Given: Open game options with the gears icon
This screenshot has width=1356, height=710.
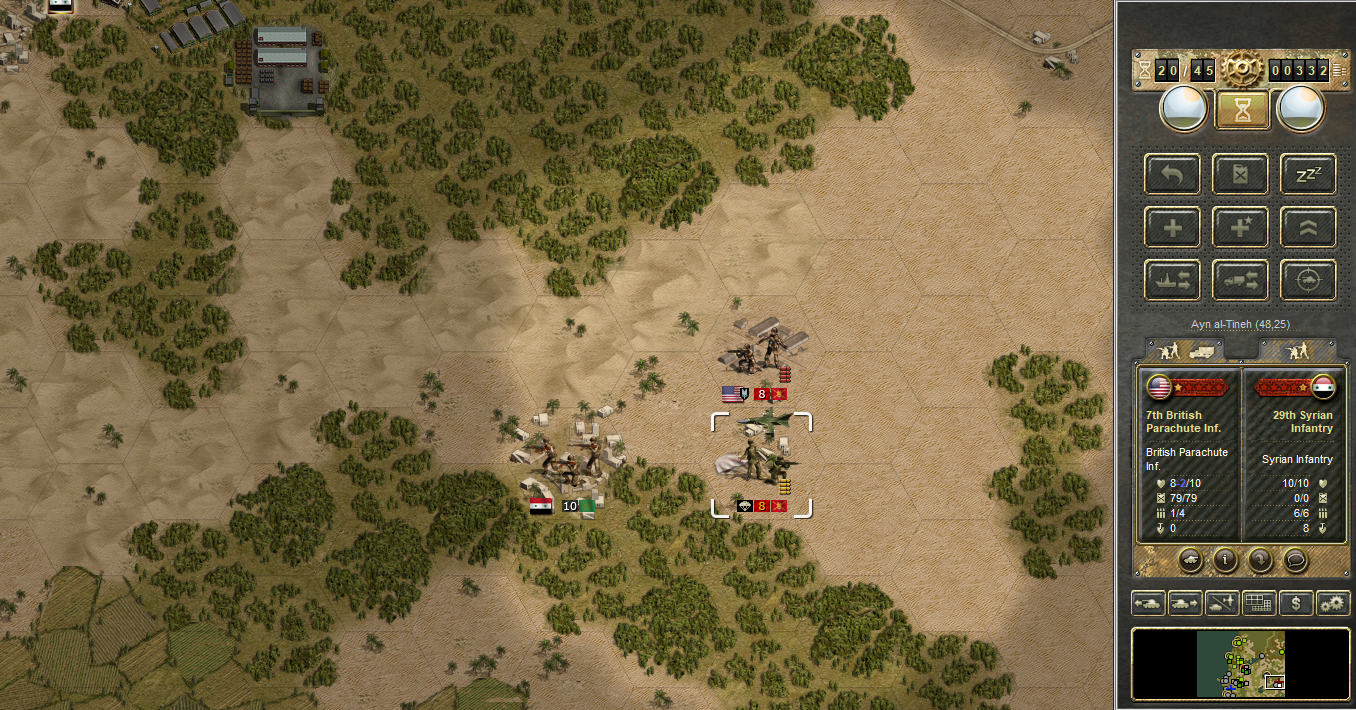Looking at the screenshot, I should click(1333, 603).
